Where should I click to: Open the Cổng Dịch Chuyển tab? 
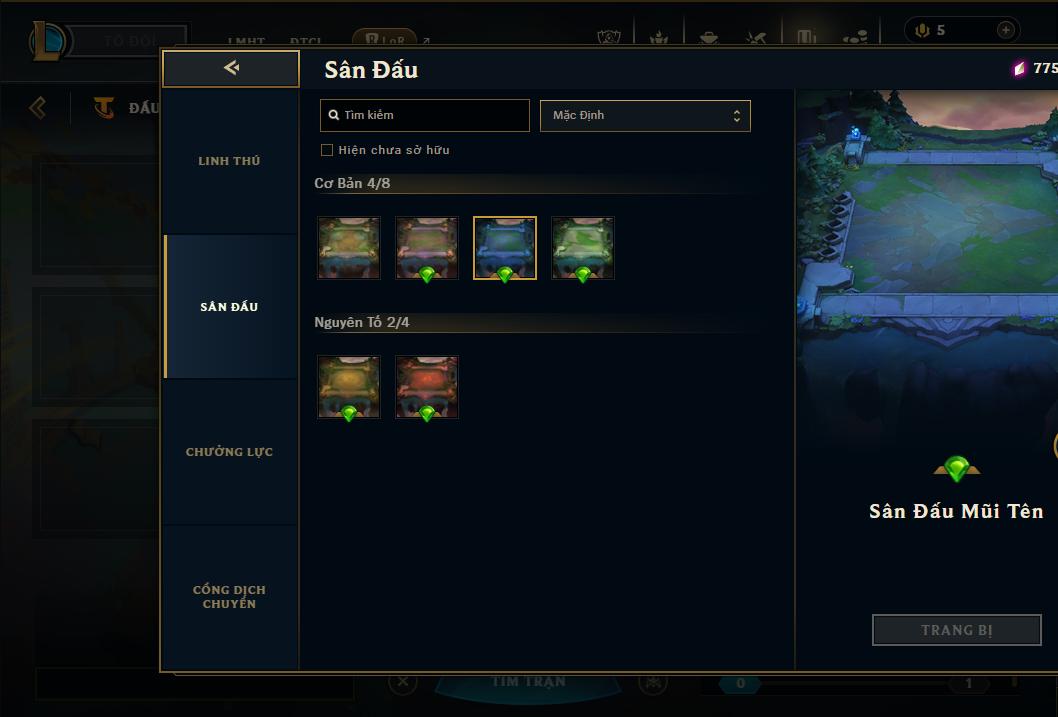[x=229, y=597]
